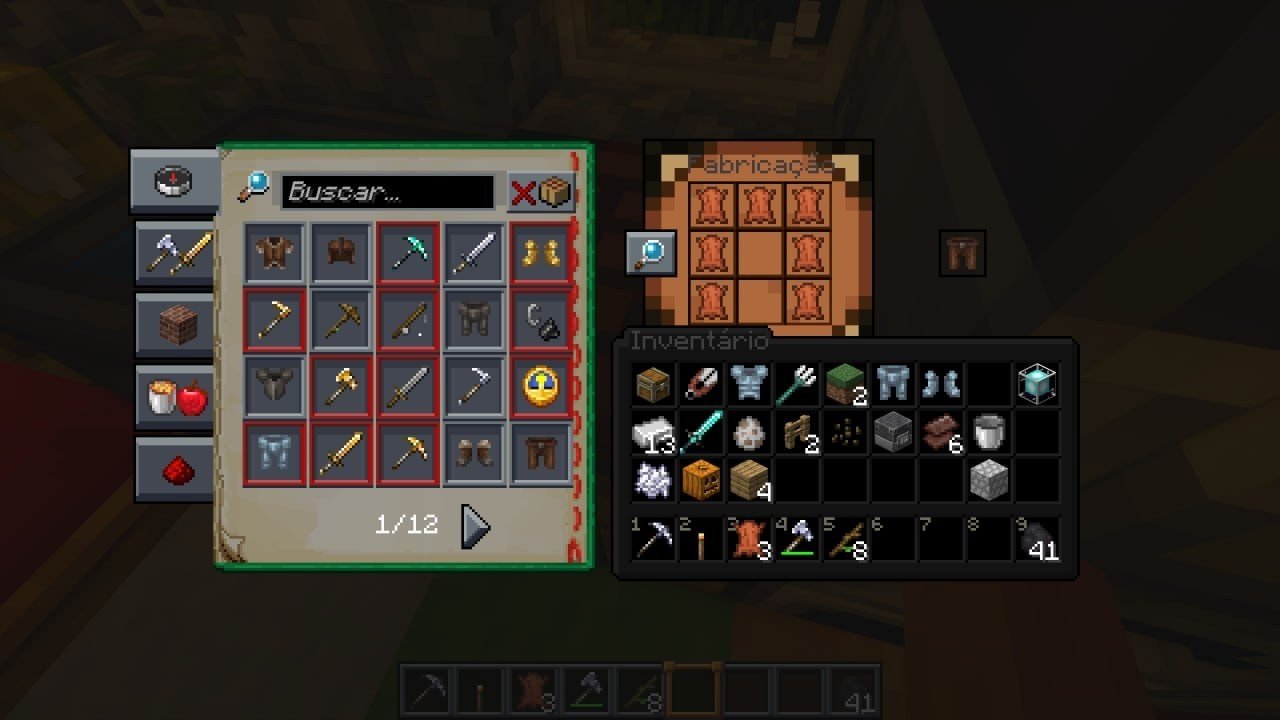Close the recipe book with magnifier button
The height and width of the screenshot is (720, 1280).
pyautogui.click(x=650, y=253)
